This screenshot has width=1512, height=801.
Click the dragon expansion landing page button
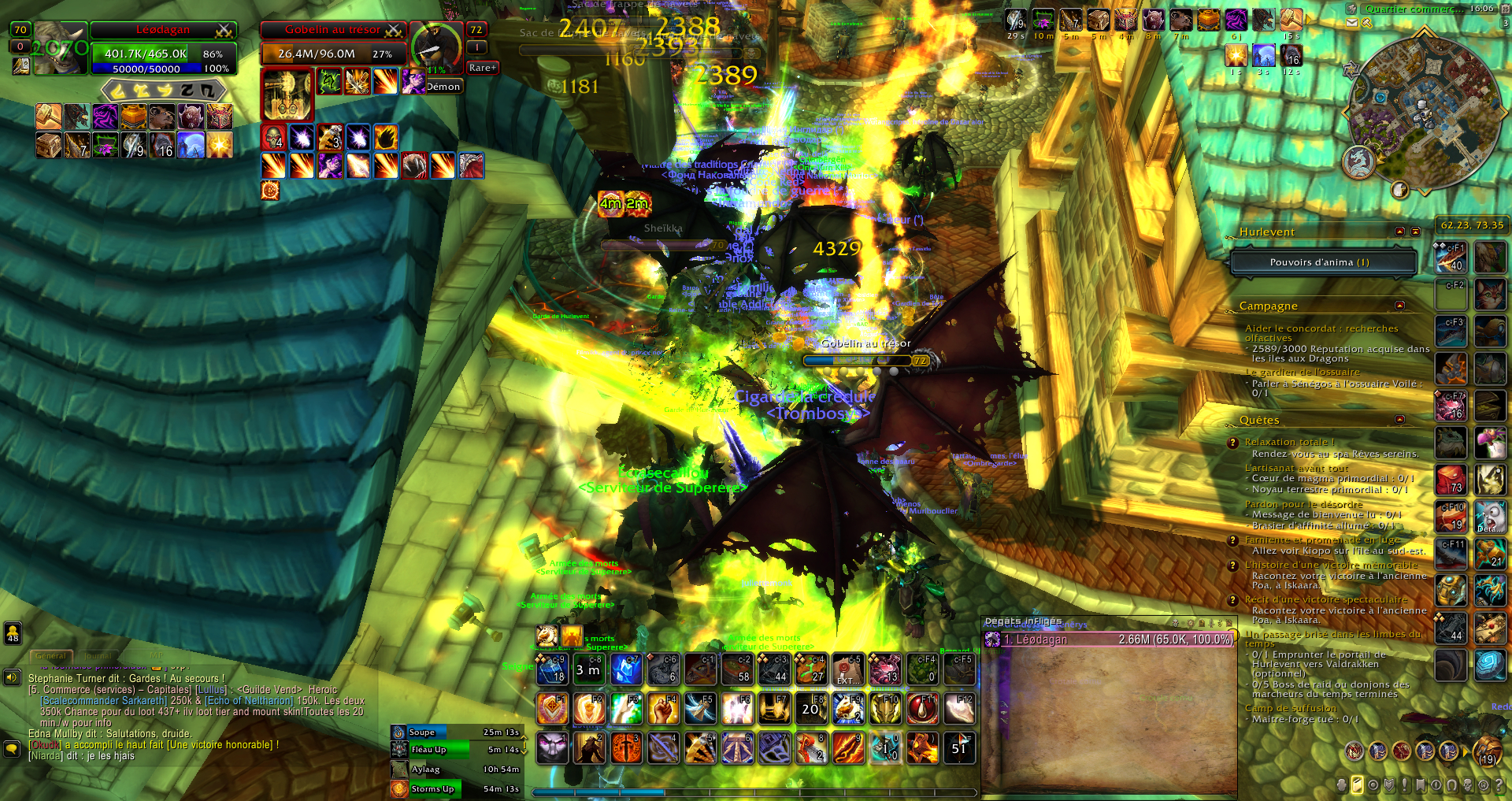pos(1358,161)
